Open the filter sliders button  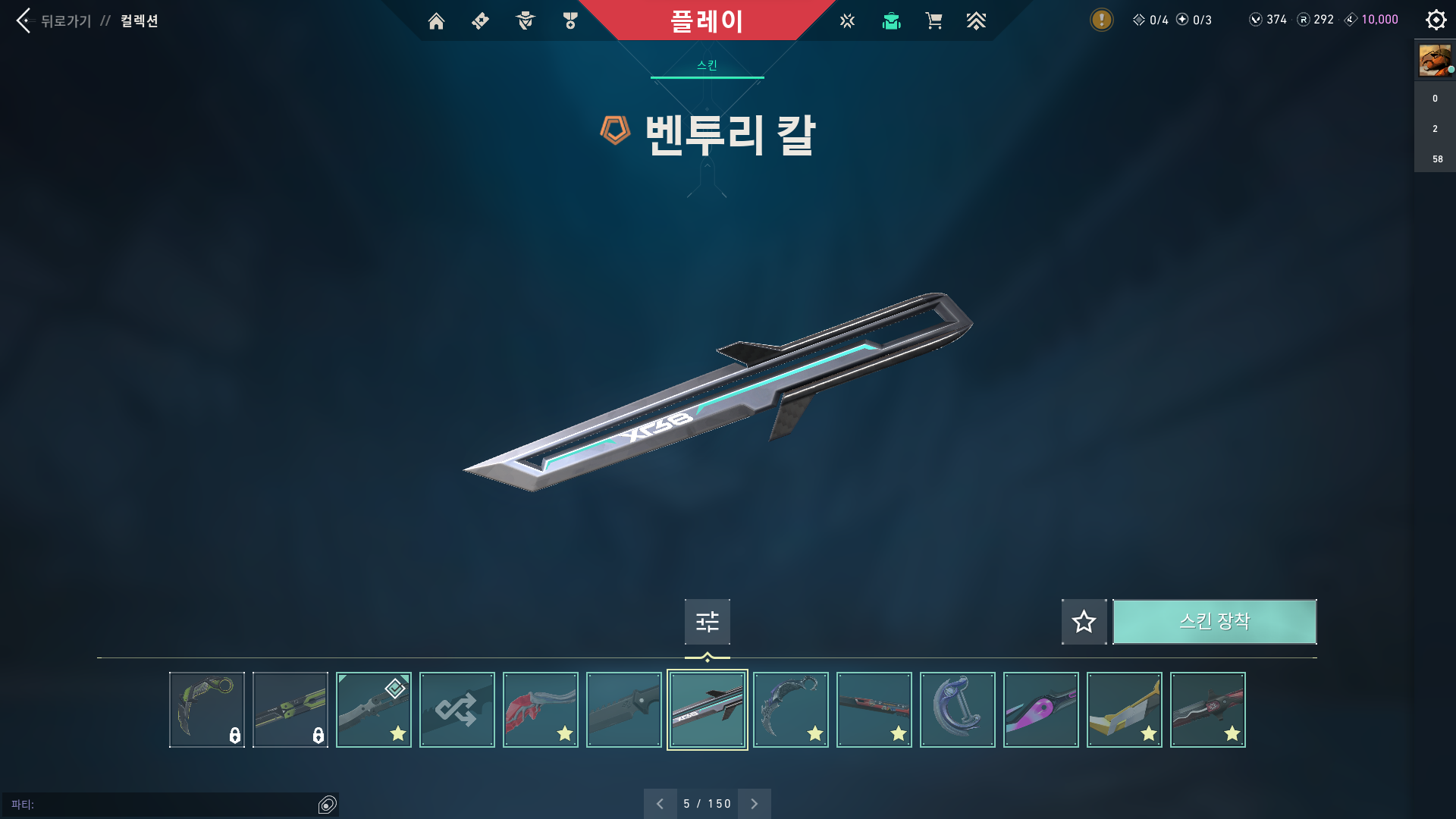pos(707,622)
